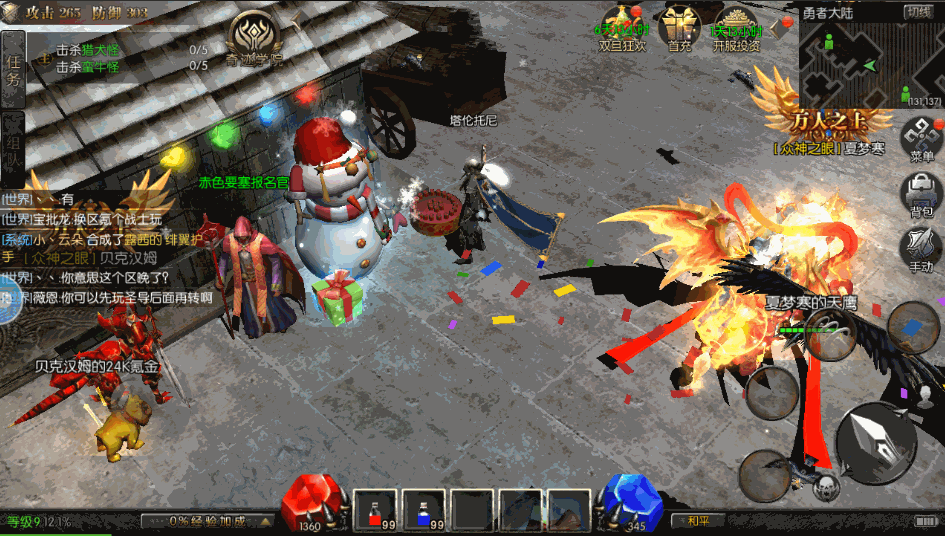Screen dimensions: 945x536
Task: Open the 首充 first recharge gift
Action: pos(680,28)
